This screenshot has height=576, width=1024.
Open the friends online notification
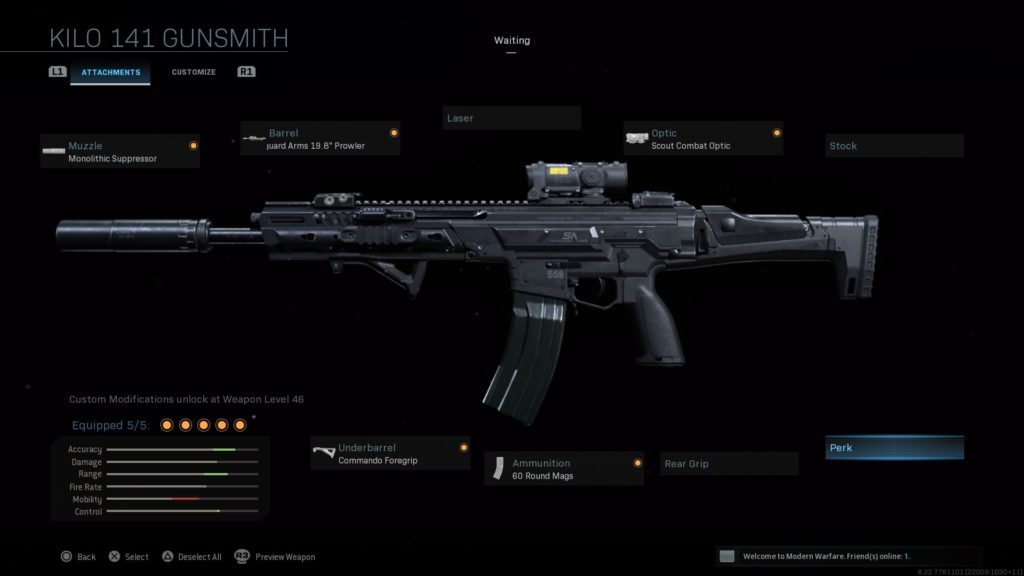[848, 556]
